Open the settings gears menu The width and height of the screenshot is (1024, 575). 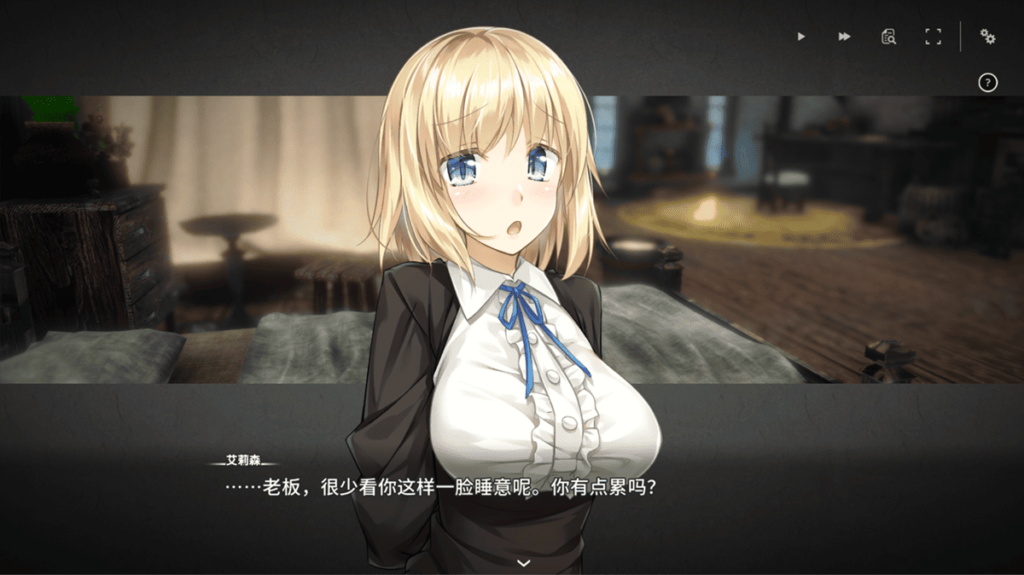coord(988,37)
